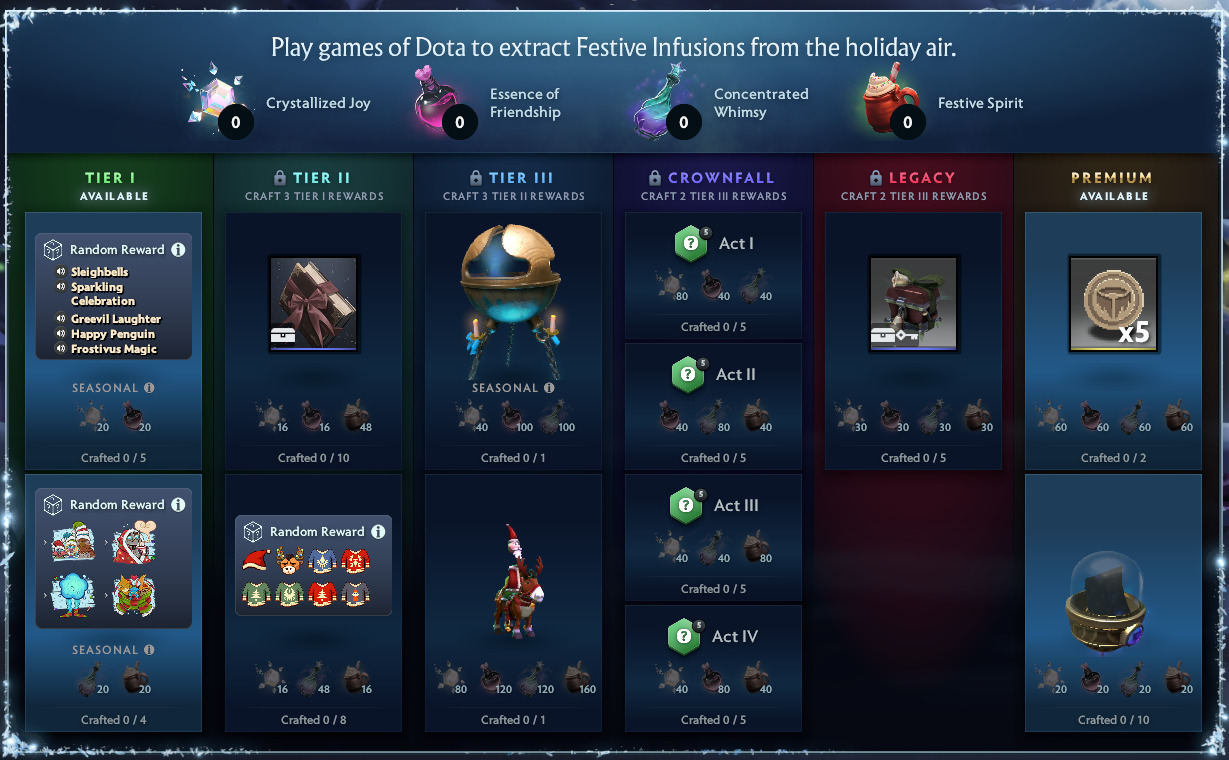Select the Legacy treasure chest reward

(x=913, y=304)
